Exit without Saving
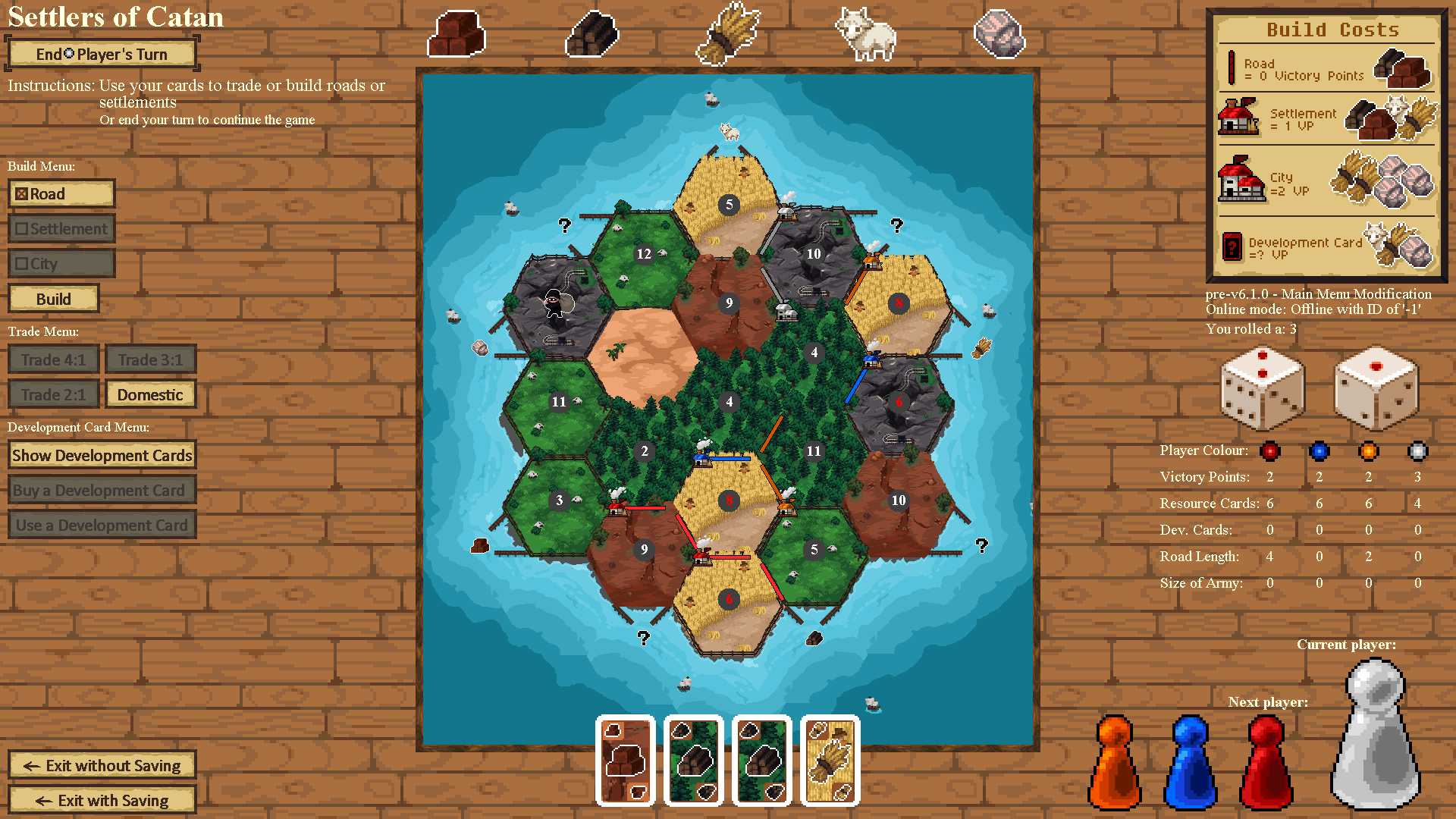The image size is (1456, 819). (x=102, y=766)
